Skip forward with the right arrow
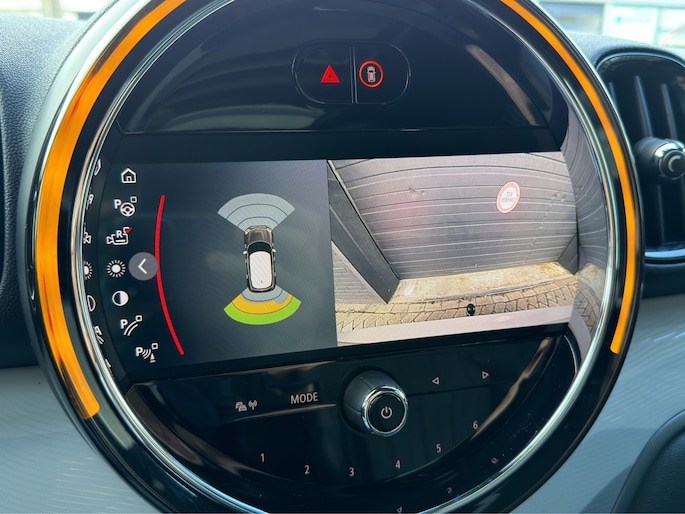 click(x=484, y=375)
